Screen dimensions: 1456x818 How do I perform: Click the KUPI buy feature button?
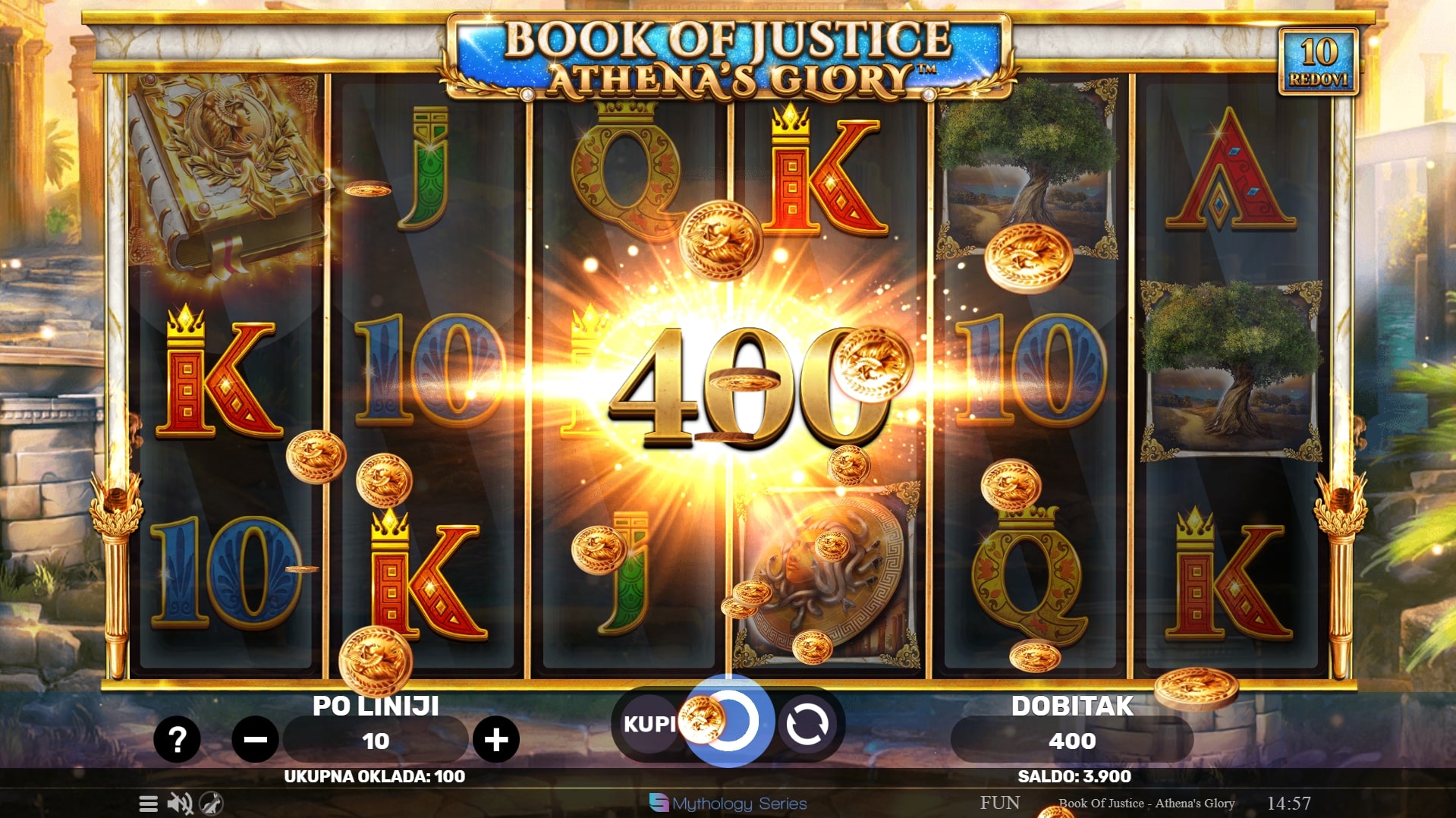click(x=648, y=724)
